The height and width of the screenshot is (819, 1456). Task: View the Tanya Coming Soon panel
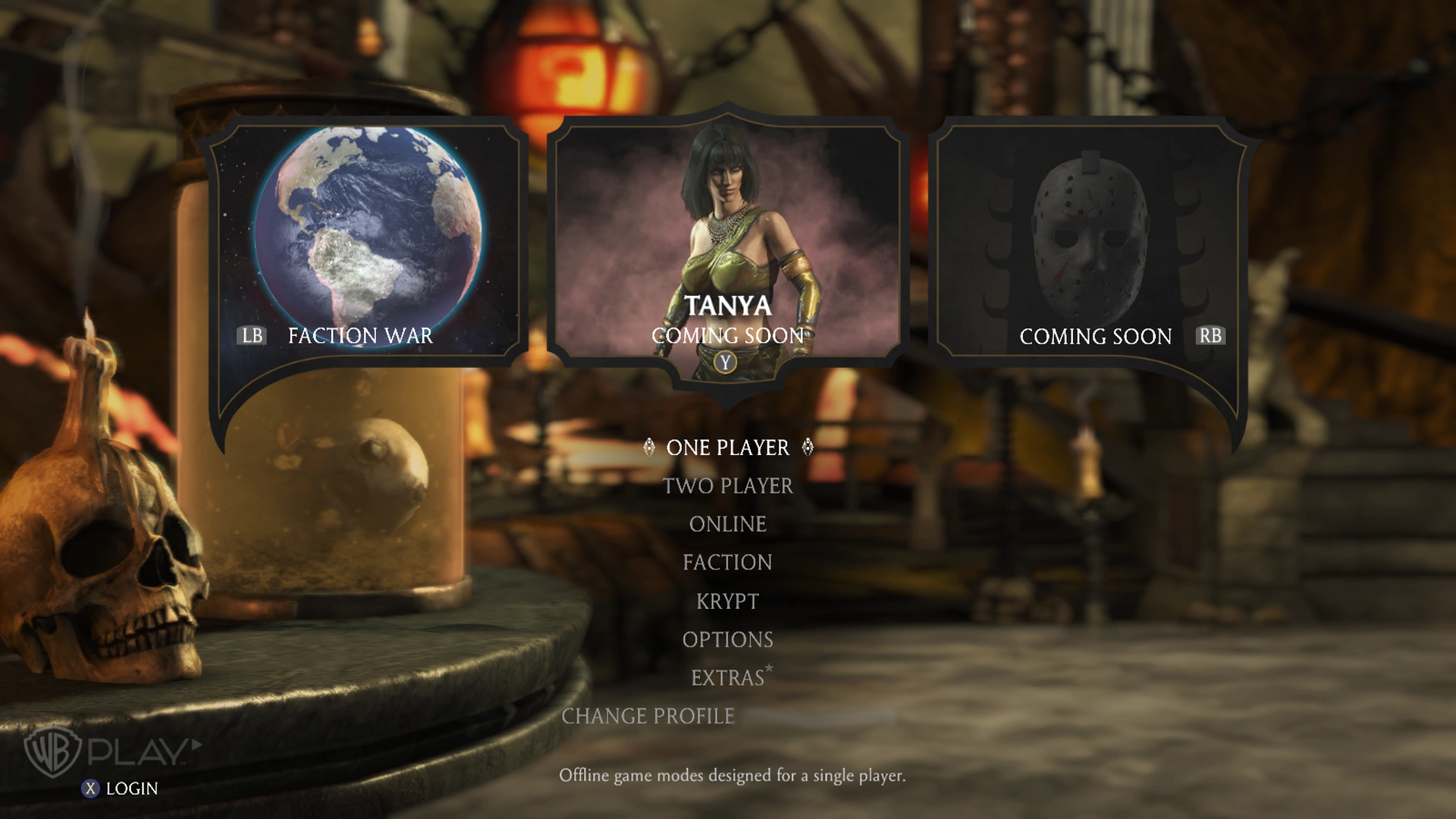726,243
